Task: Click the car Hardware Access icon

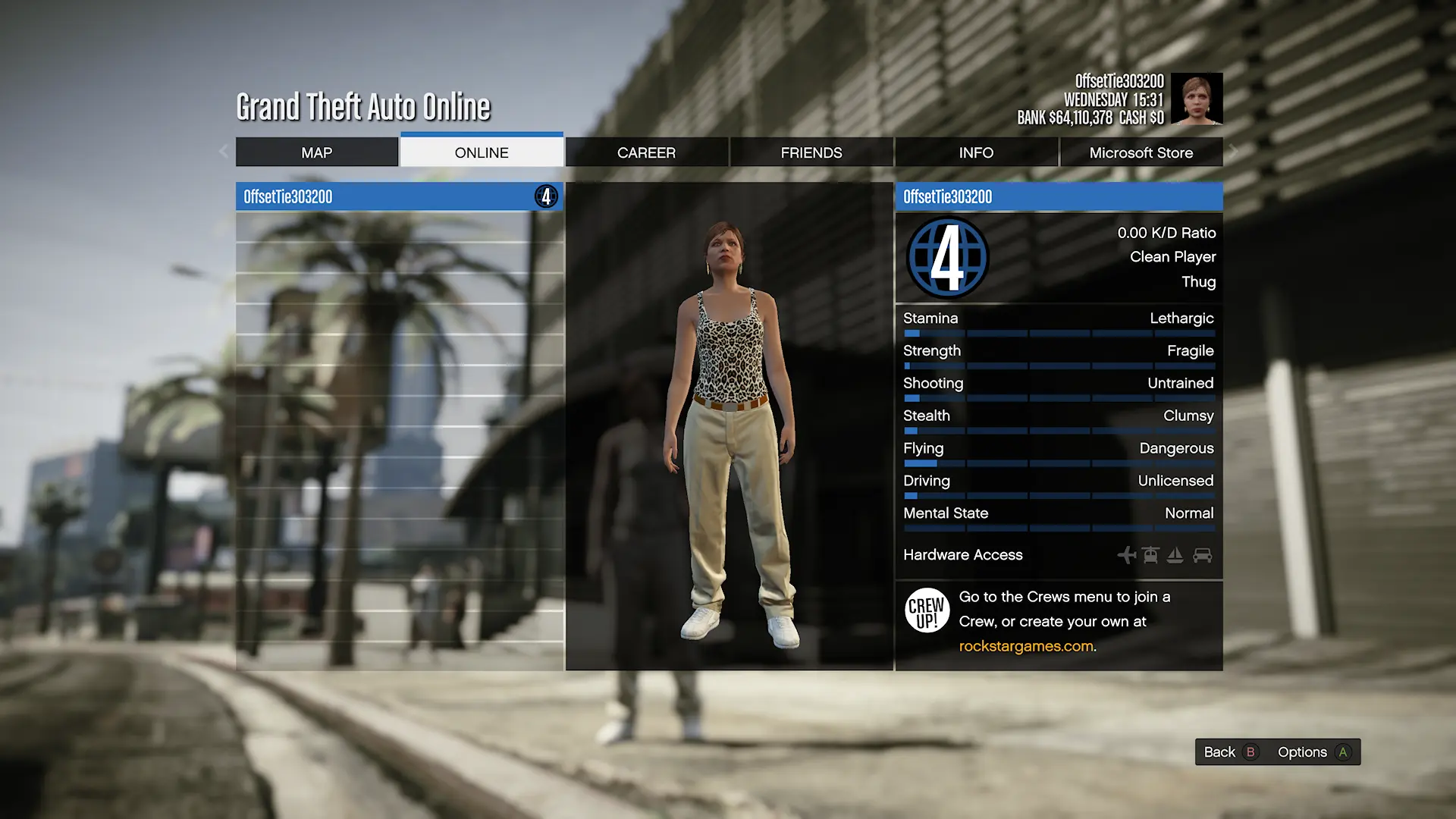Action: click(x=1202, y=555)
